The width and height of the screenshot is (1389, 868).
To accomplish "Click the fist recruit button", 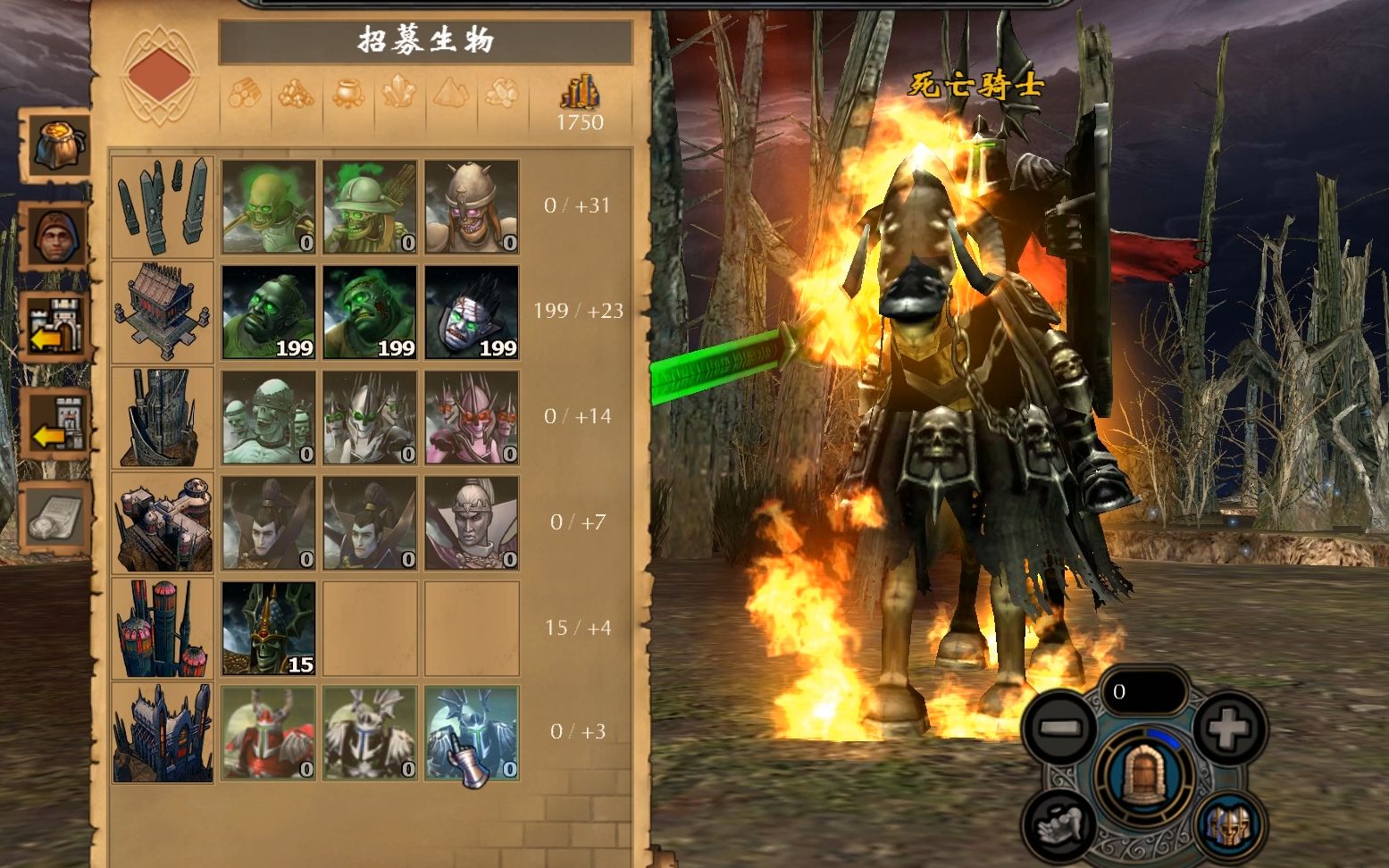I will 1060,822.
